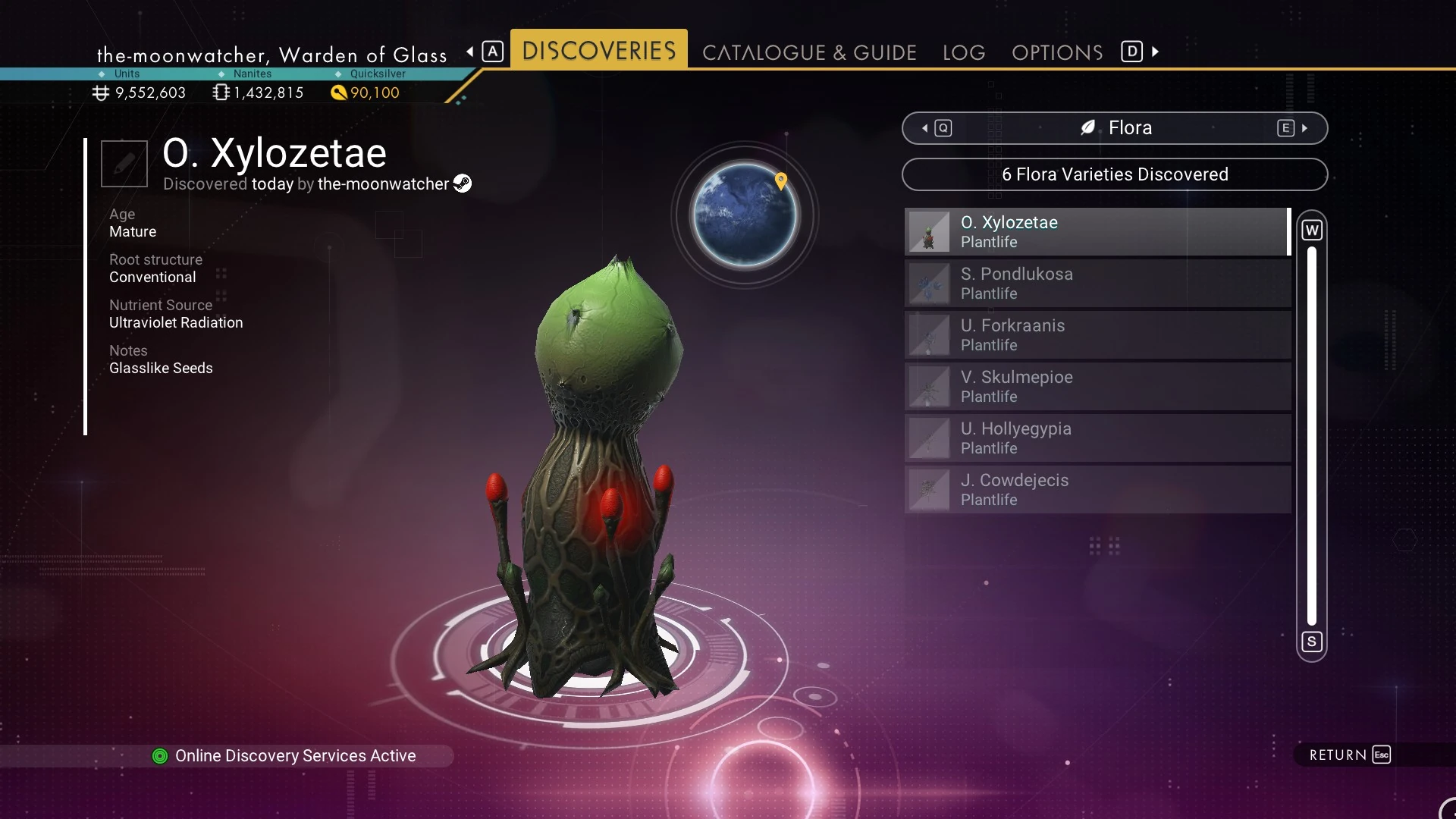Select the O. Xylozetae plantlife entry

click(1097, 232)
